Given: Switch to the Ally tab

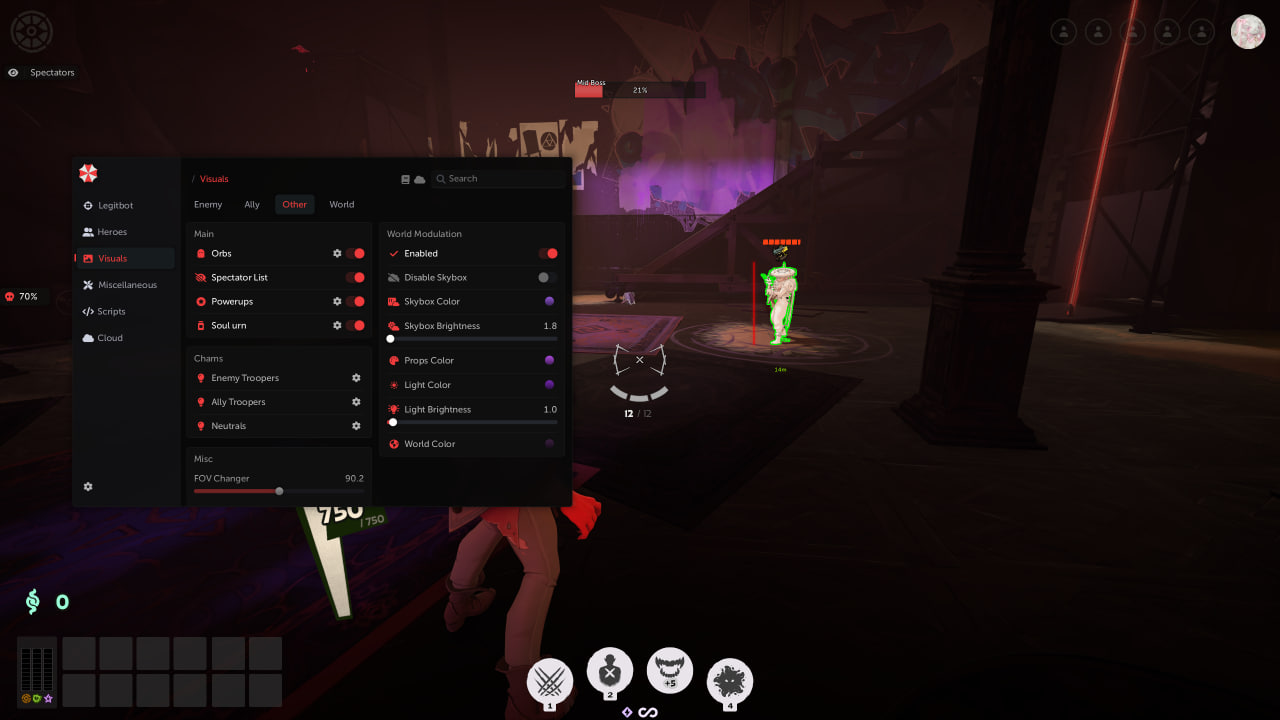Looking at the screenshot, I should [x=252, y=205].
